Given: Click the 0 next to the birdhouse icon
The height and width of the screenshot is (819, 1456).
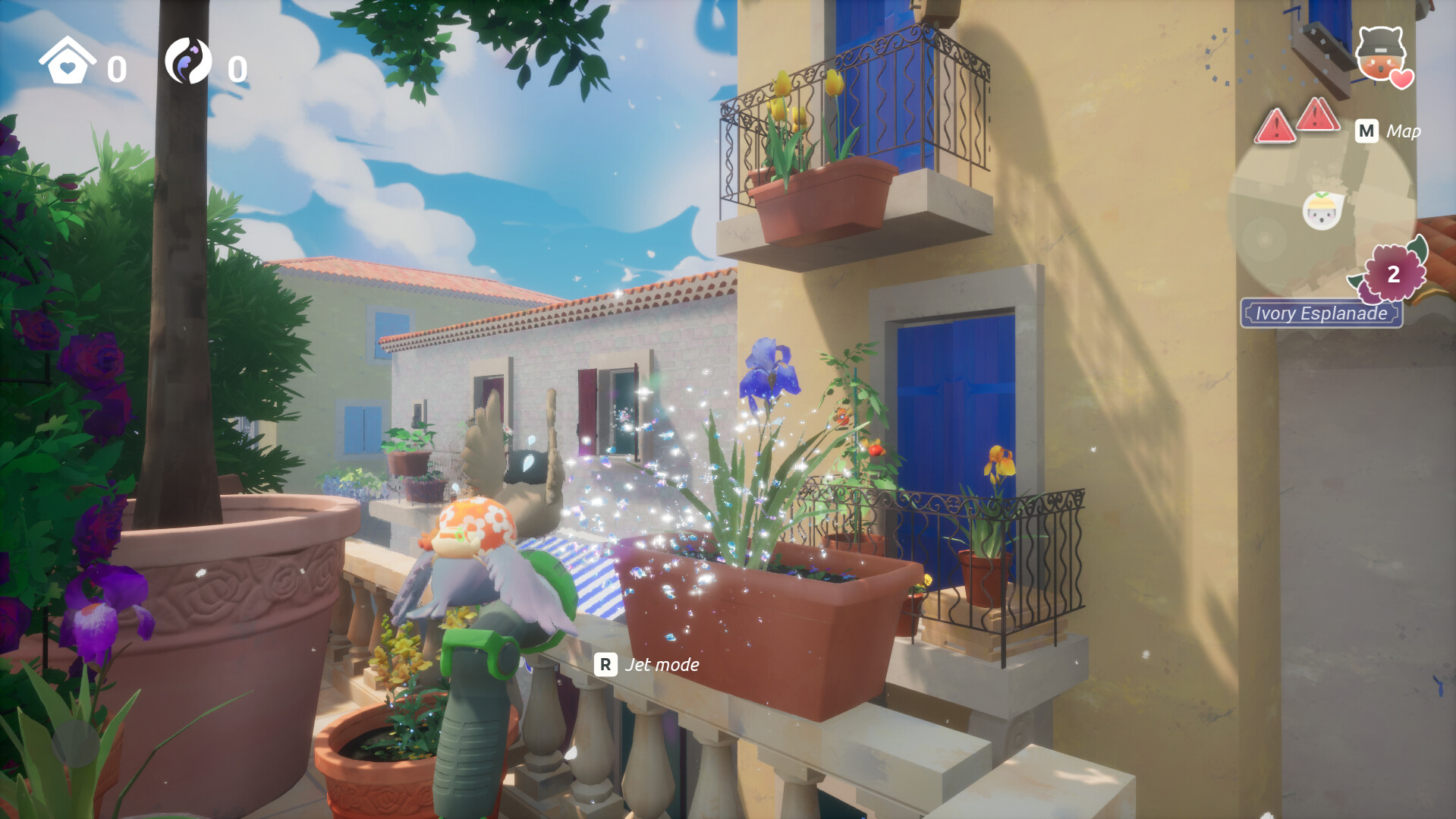Looking at the screenshot, I should [115, 68].
